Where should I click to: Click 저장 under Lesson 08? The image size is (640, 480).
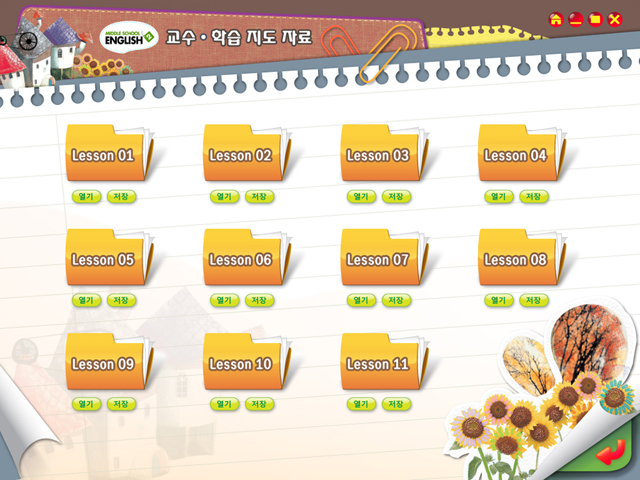535,300
